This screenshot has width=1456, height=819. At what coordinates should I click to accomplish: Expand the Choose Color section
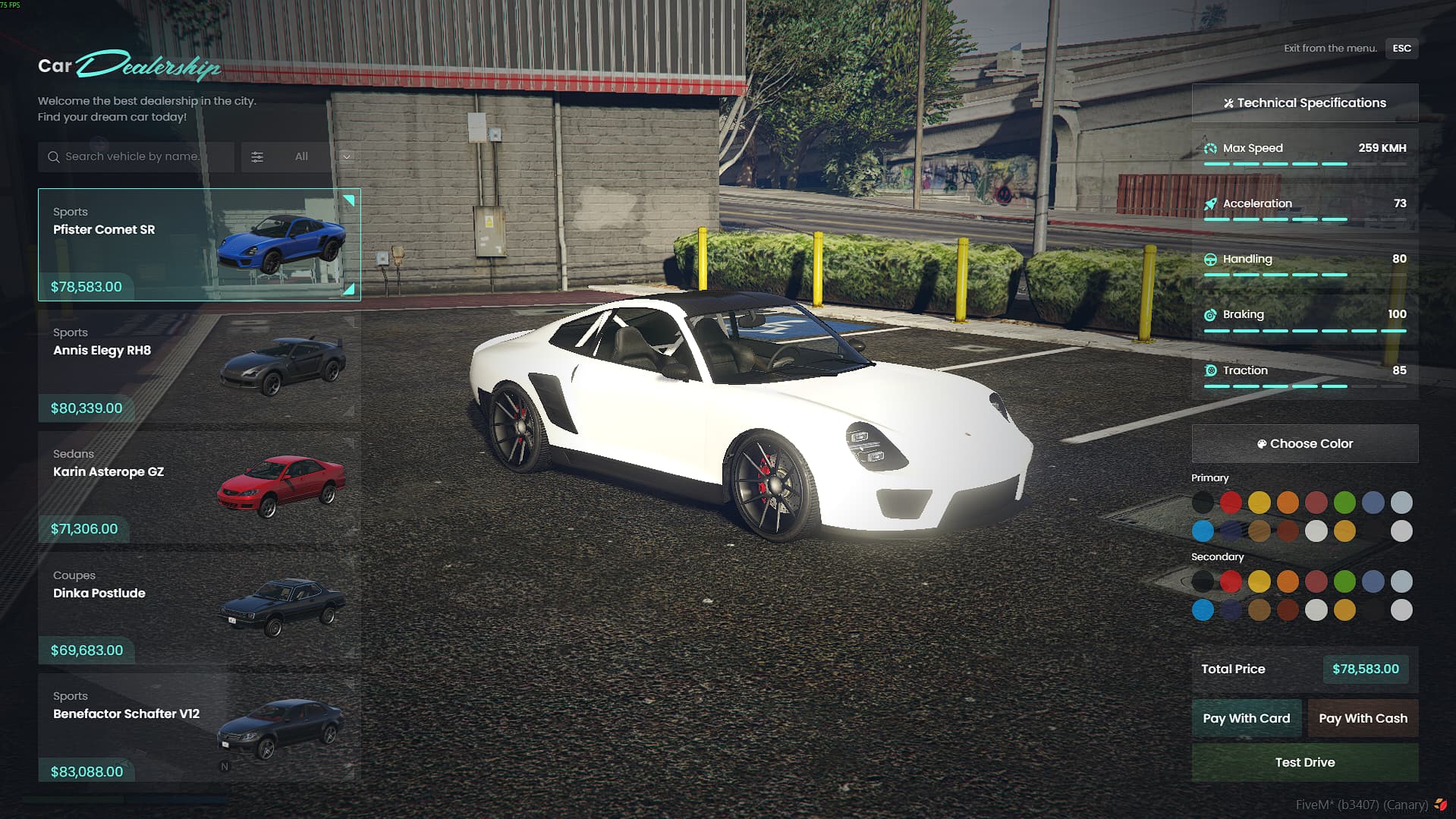click(x=1304, y=443)
